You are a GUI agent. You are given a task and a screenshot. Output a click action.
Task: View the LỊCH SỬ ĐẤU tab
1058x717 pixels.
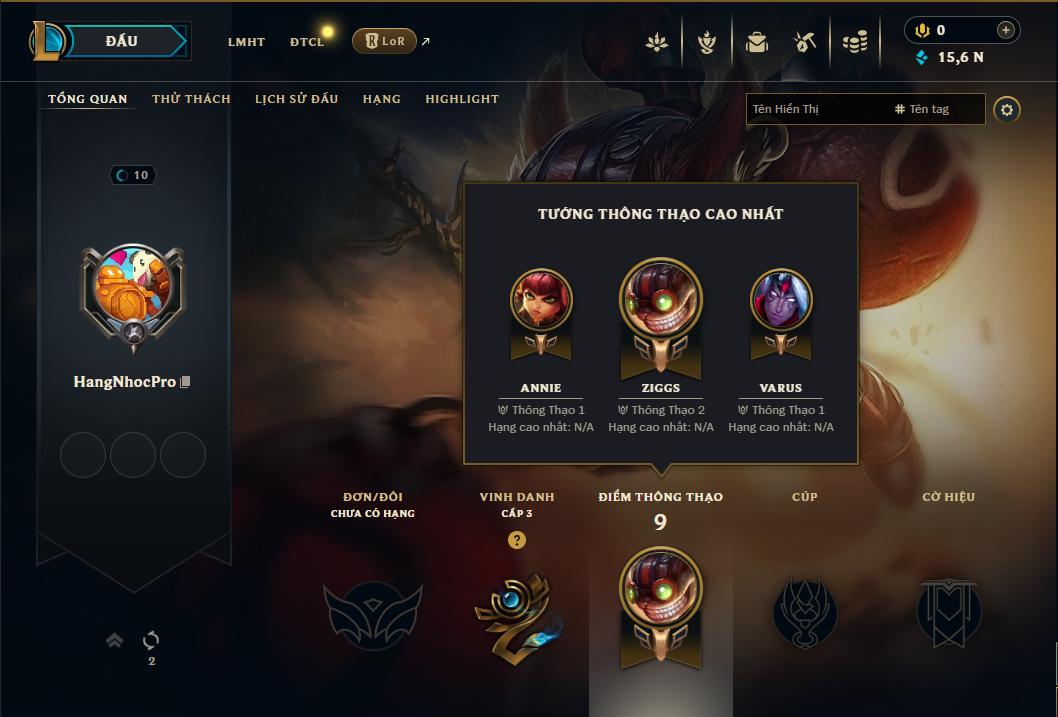296,99
